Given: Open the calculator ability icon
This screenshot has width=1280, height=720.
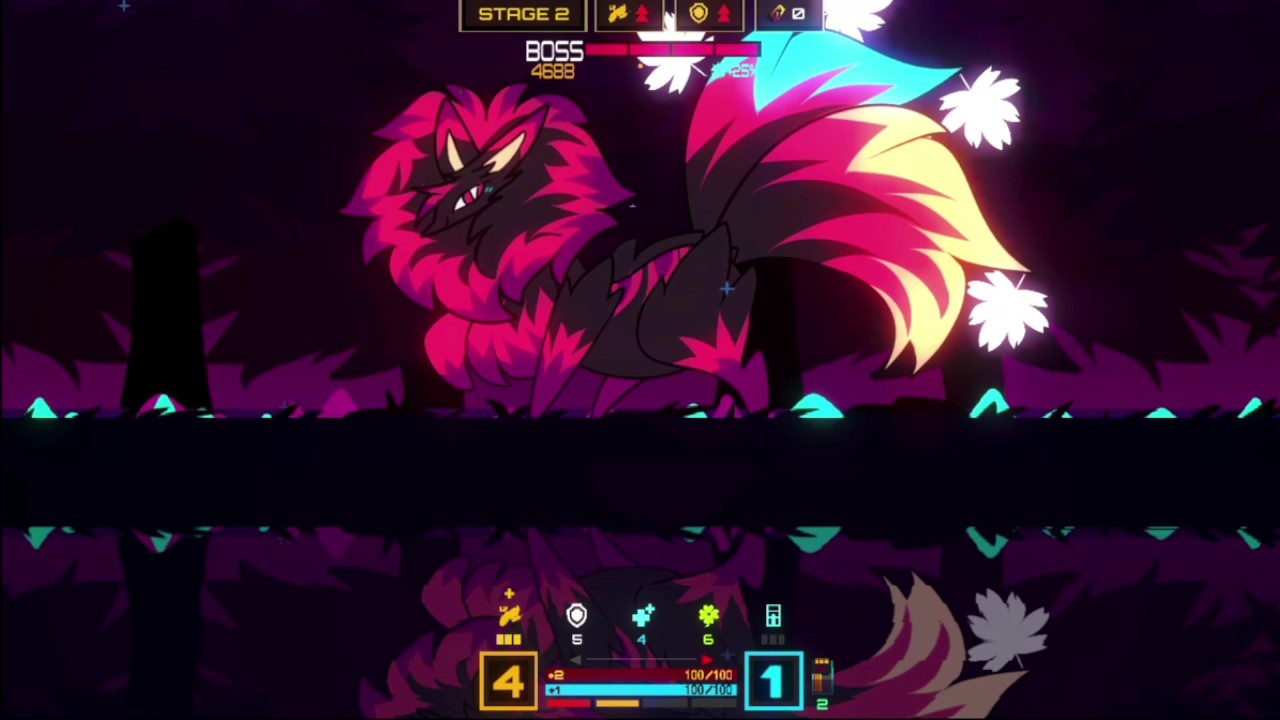Looking at the screenshot, I should [774, 615].
